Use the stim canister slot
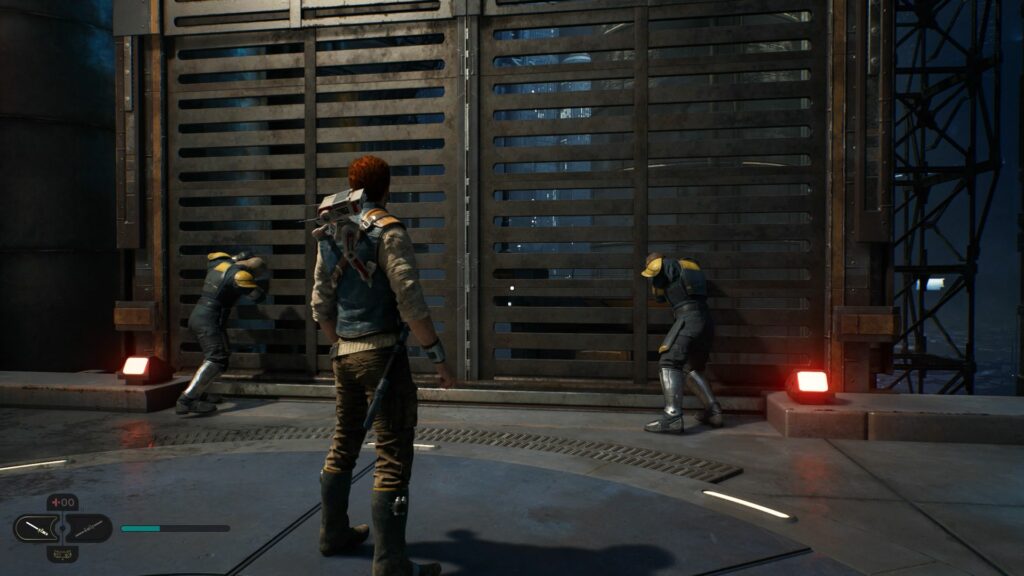The height and width of the screenshot is (576, 1024). point(63,503)
